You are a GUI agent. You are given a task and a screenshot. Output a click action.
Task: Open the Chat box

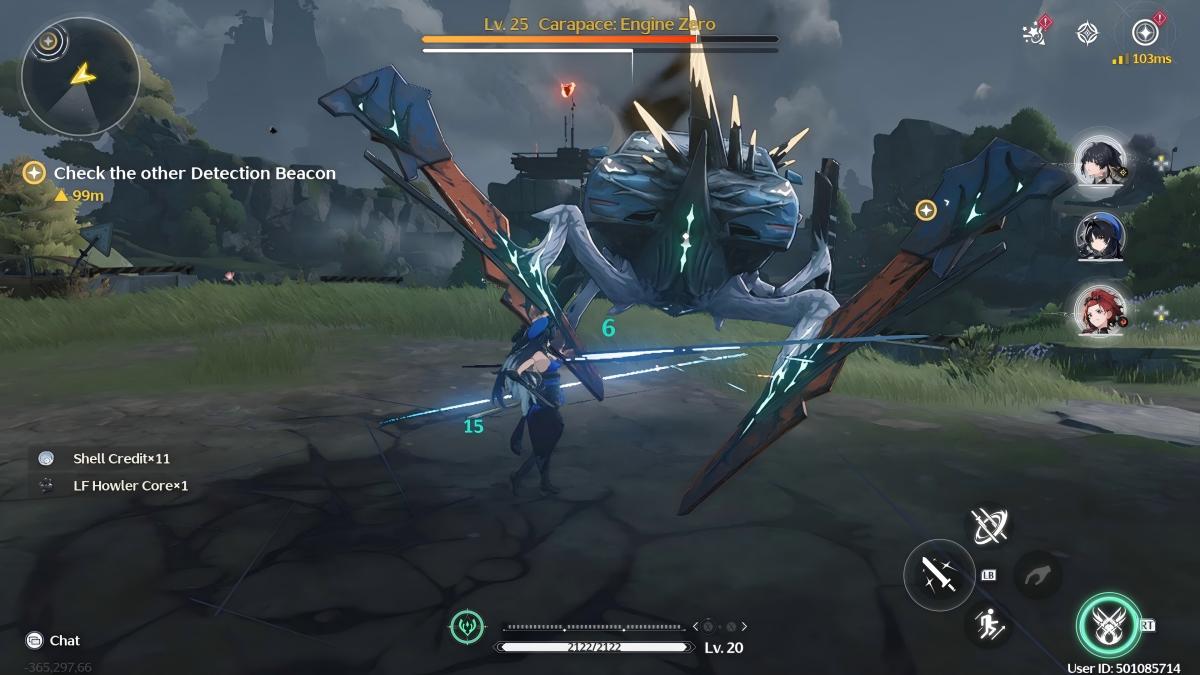(54, 640)
